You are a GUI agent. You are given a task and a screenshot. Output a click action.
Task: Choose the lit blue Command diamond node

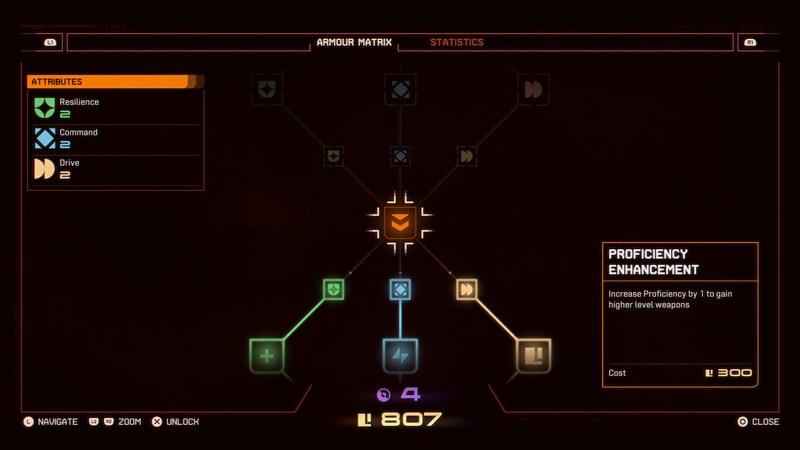[x=400, y=290]
